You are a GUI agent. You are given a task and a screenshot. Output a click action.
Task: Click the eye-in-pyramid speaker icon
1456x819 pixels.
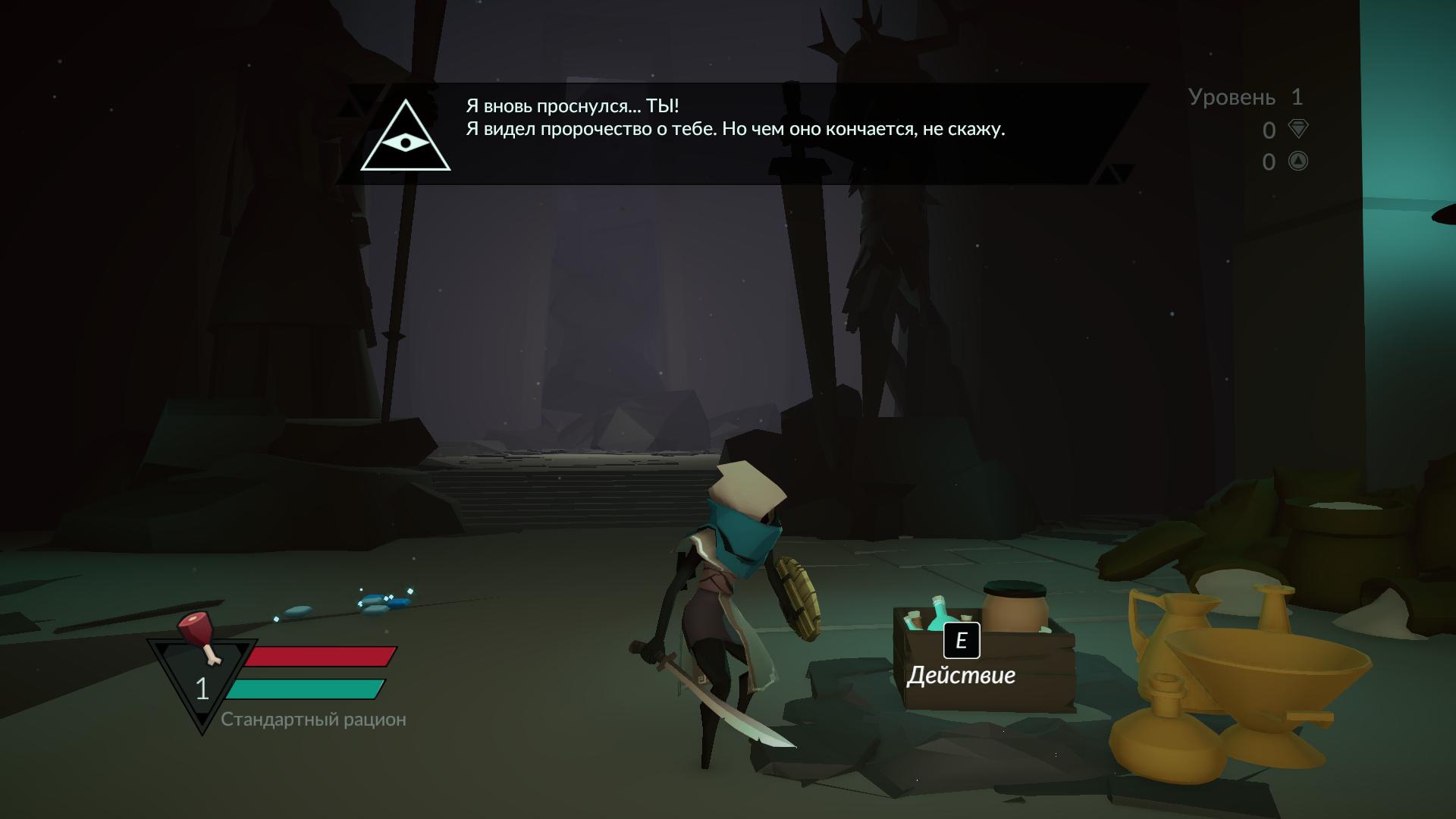coord(406,140)
